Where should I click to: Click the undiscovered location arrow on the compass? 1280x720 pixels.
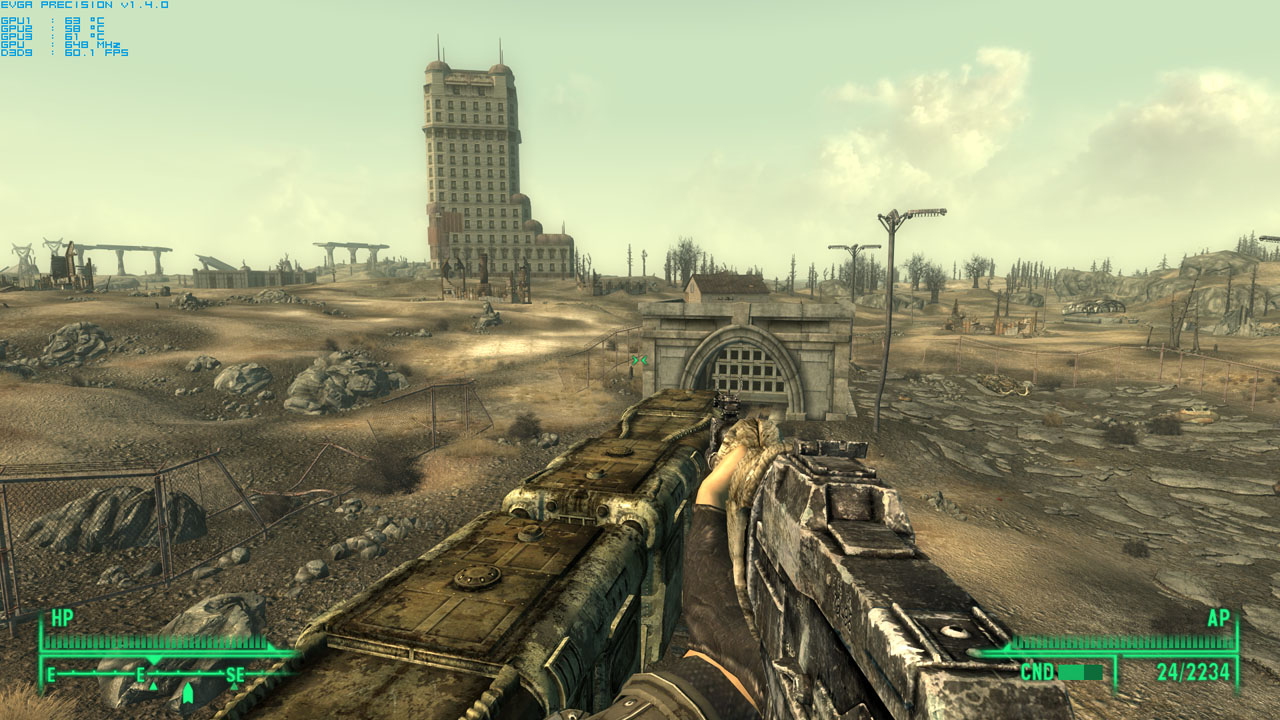pos(234,686)
